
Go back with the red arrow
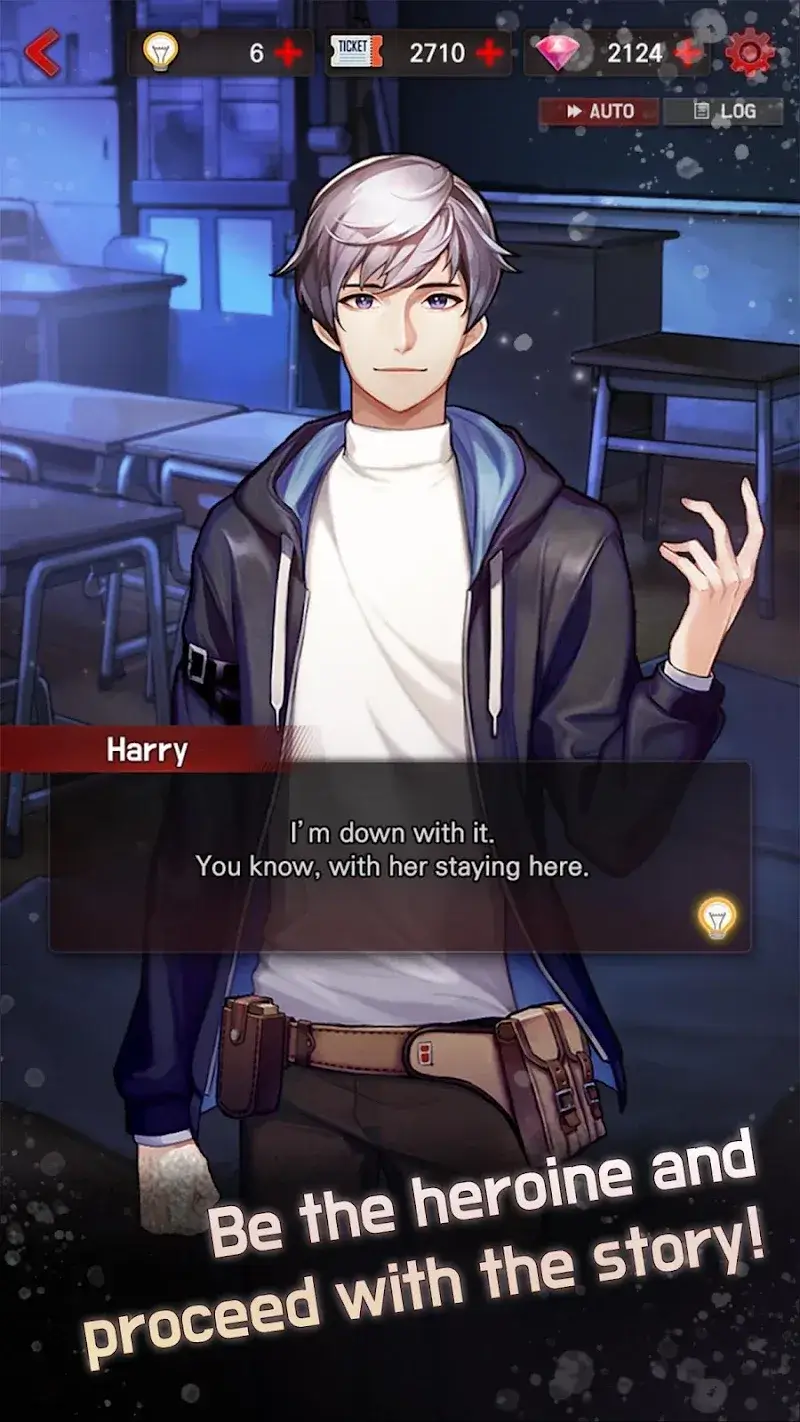[x=42, y=52]
